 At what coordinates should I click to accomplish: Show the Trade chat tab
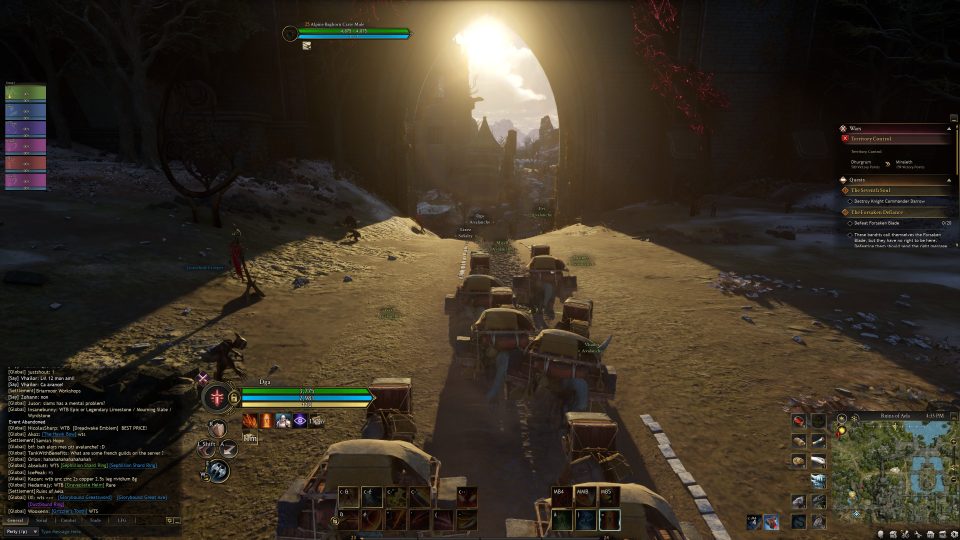click(x=95, y=521)
